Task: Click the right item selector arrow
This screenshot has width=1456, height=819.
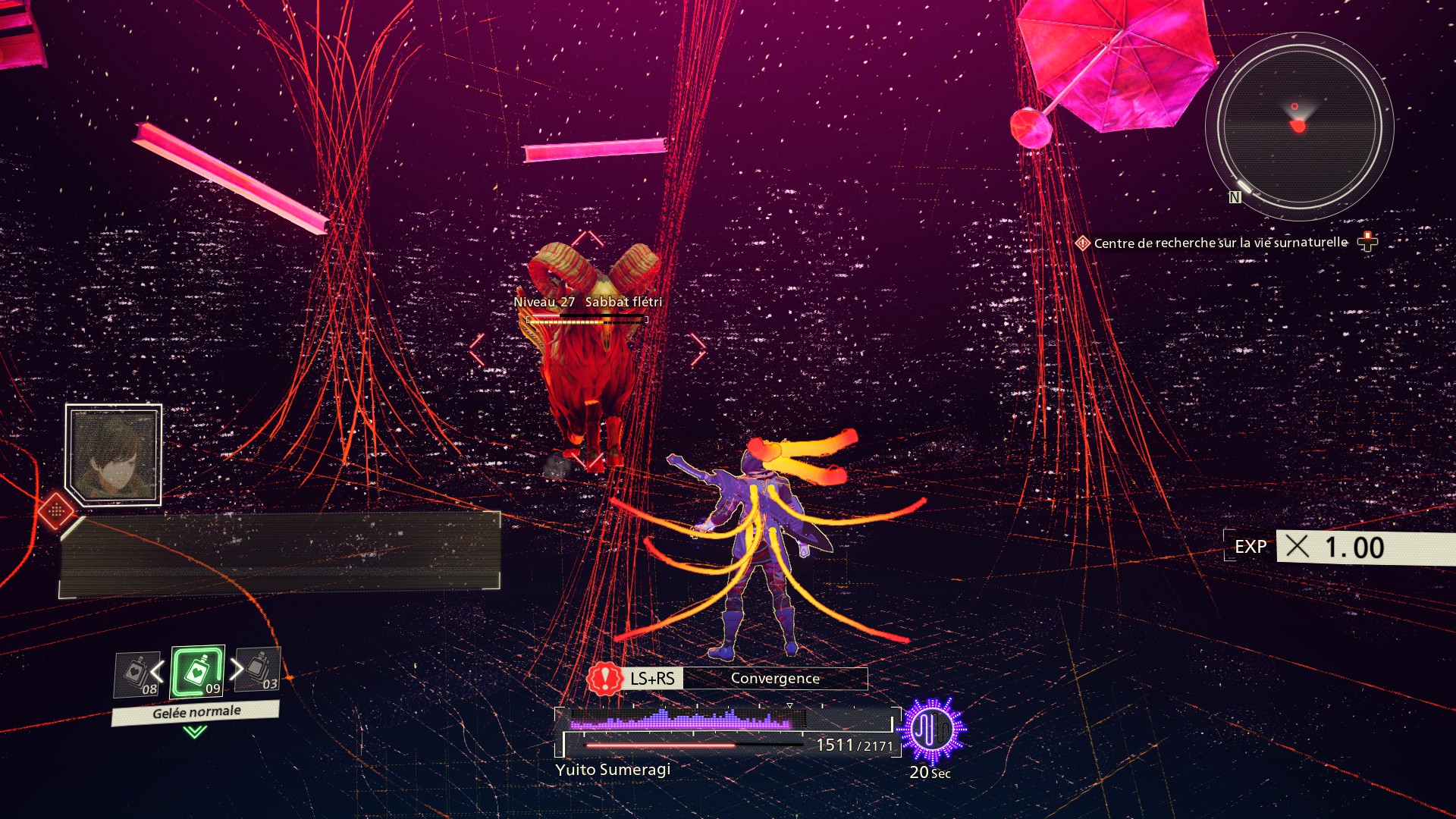Action: [x=237, y=668]
